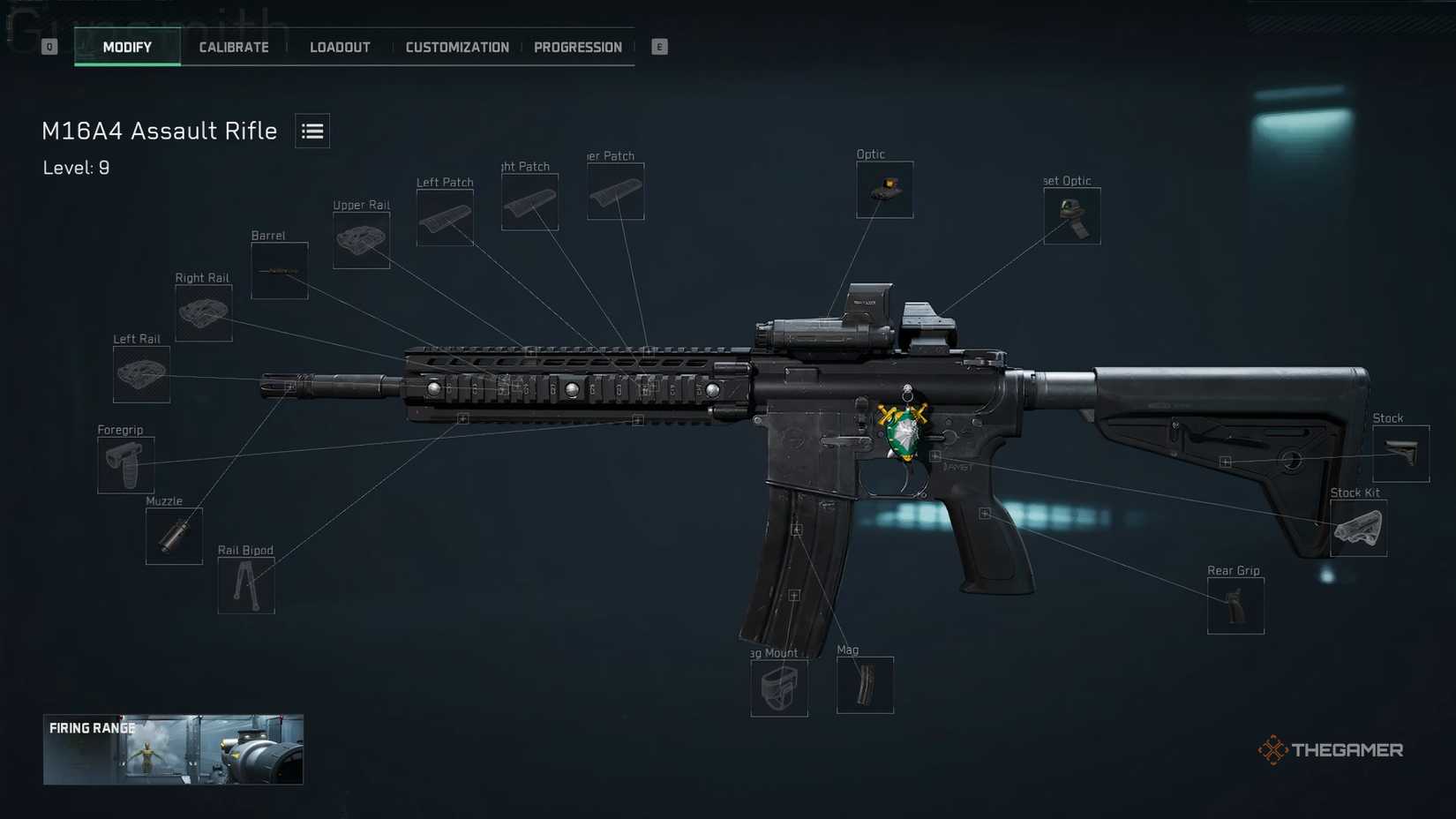Open the Loadout tab
The width and height of the screenshot is (1456, 819).
click(x=340, y=48)
